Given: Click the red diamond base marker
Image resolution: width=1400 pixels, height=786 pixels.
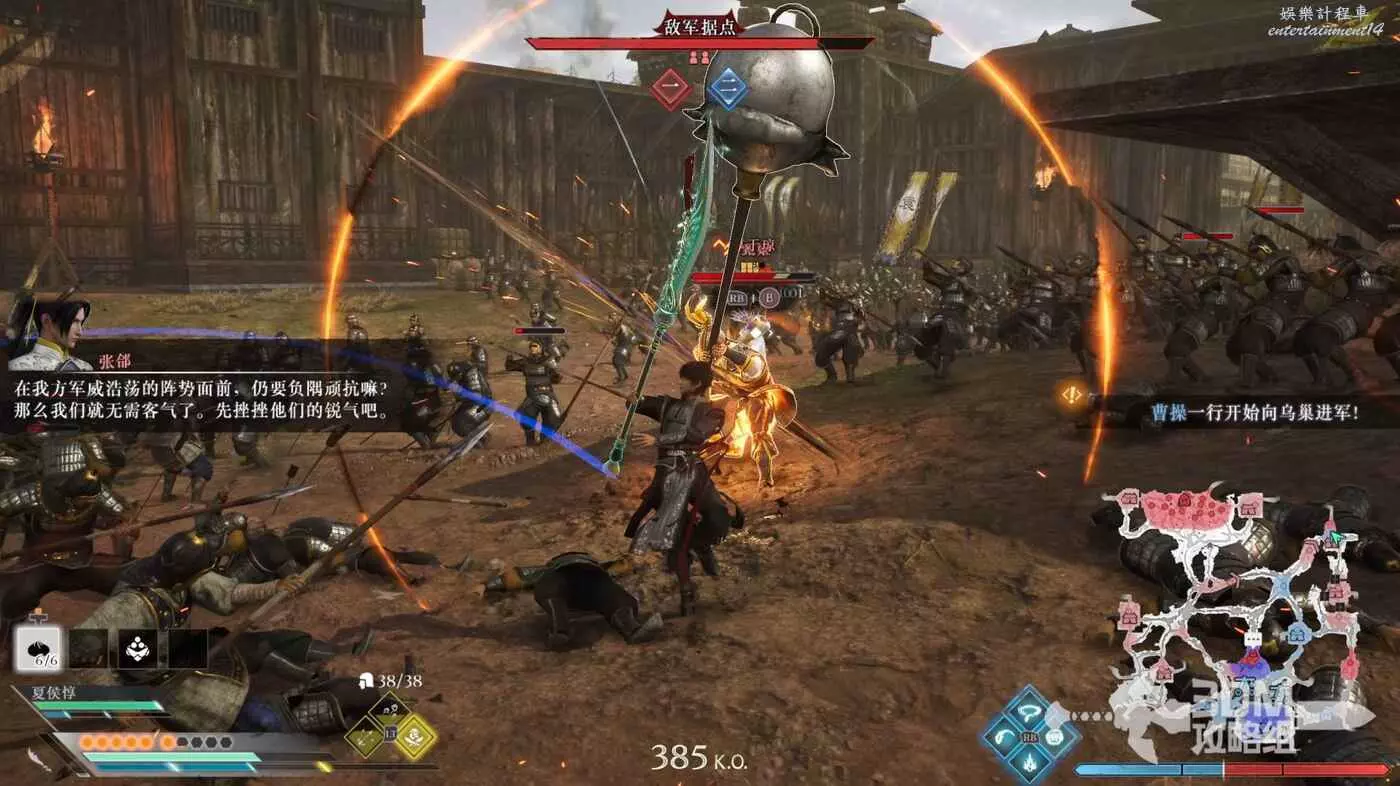Looking at the screenshot, I should [x=672, y=90].
